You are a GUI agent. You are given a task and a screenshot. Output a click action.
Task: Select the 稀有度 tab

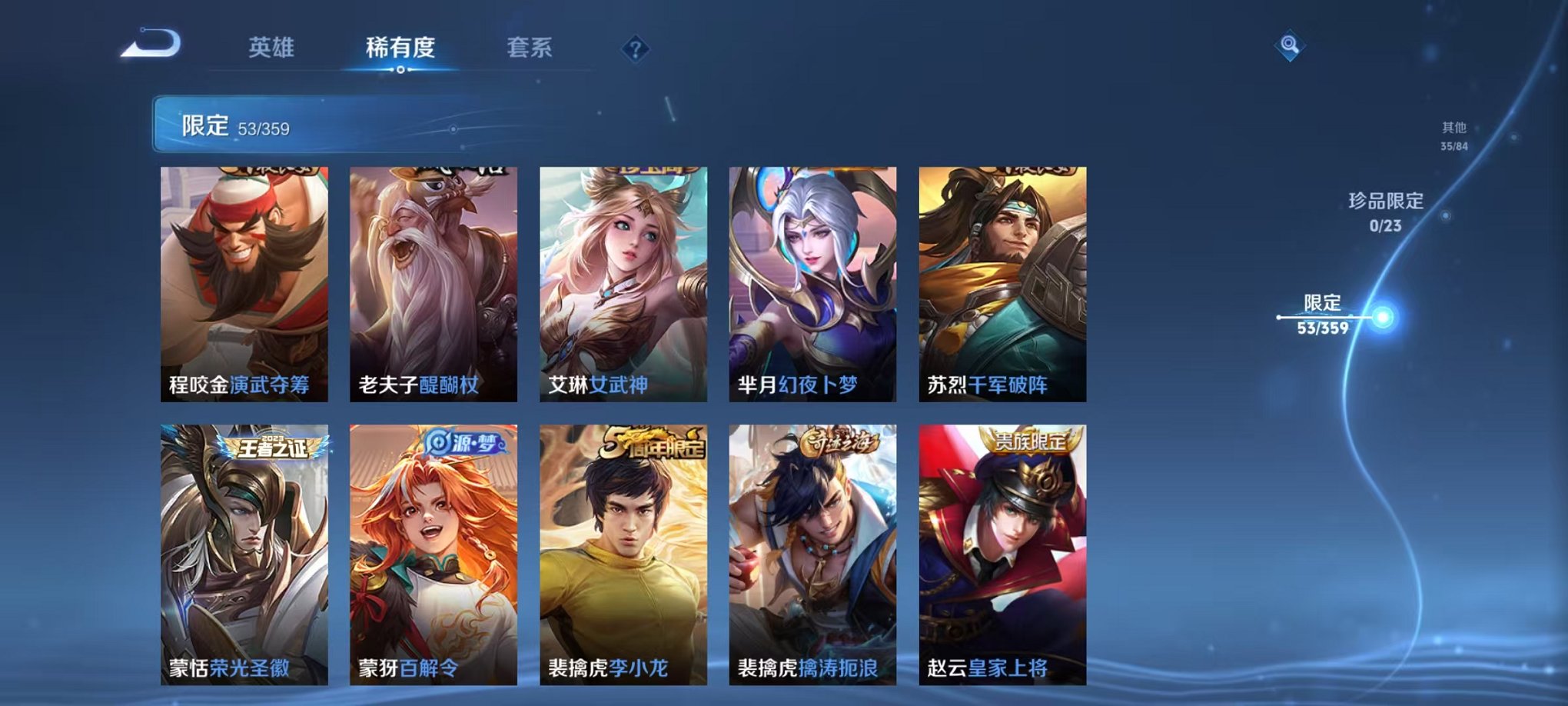coord(400,48)
